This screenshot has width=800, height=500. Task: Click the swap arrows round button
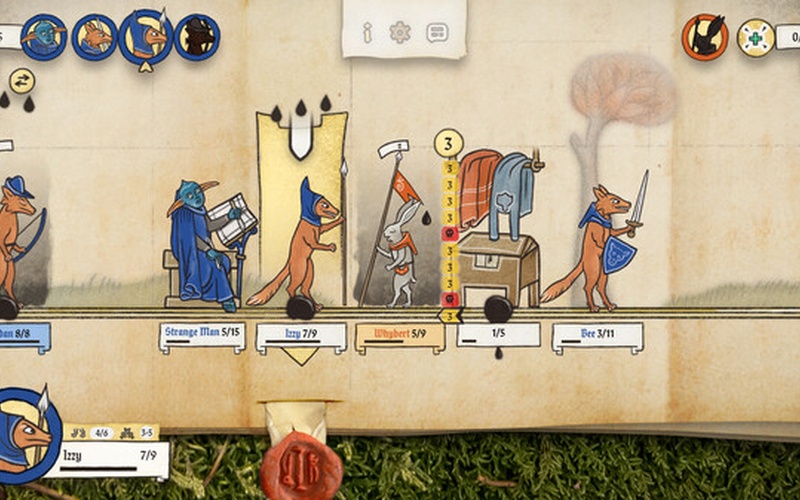click(x=22, y=80)
